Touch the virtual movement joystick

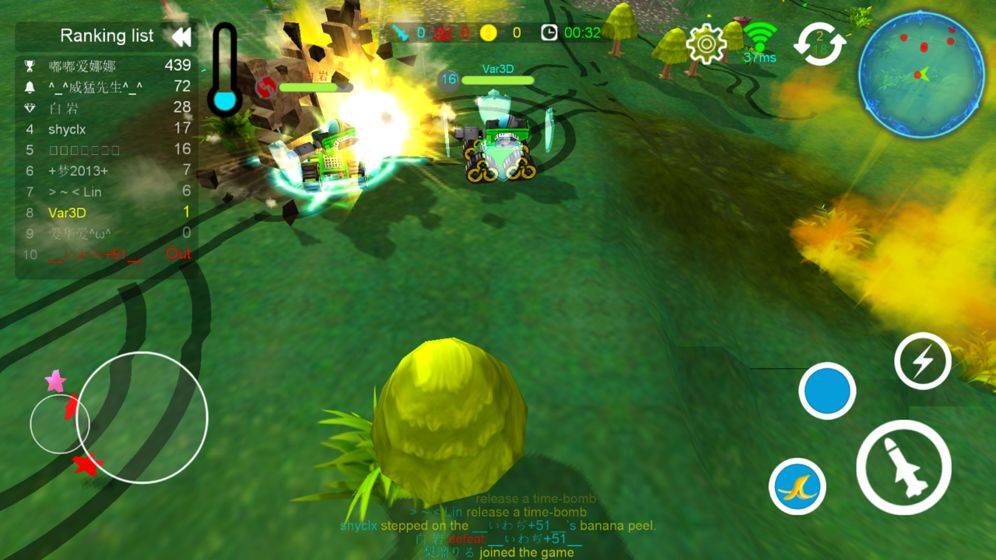coord(141,417)
